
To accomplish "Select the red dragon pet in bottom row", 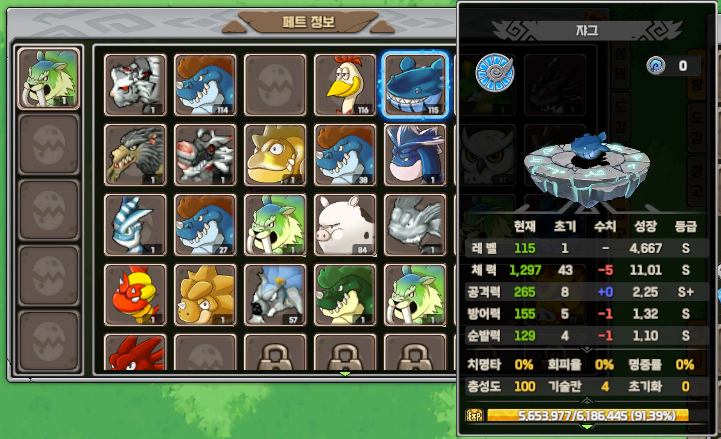I will tap(135, 354).
